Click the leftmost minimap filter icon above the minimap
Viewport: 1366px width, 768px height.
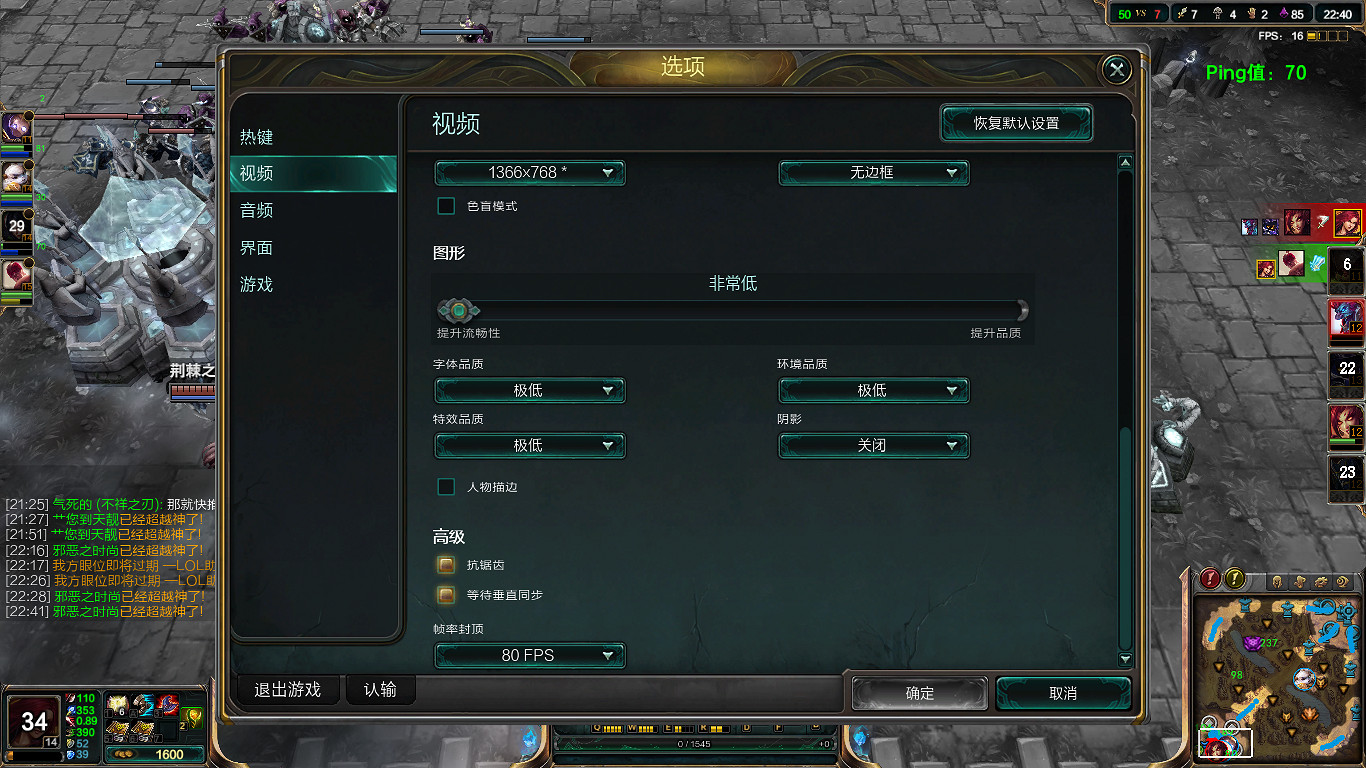[x=1278, y=581]
